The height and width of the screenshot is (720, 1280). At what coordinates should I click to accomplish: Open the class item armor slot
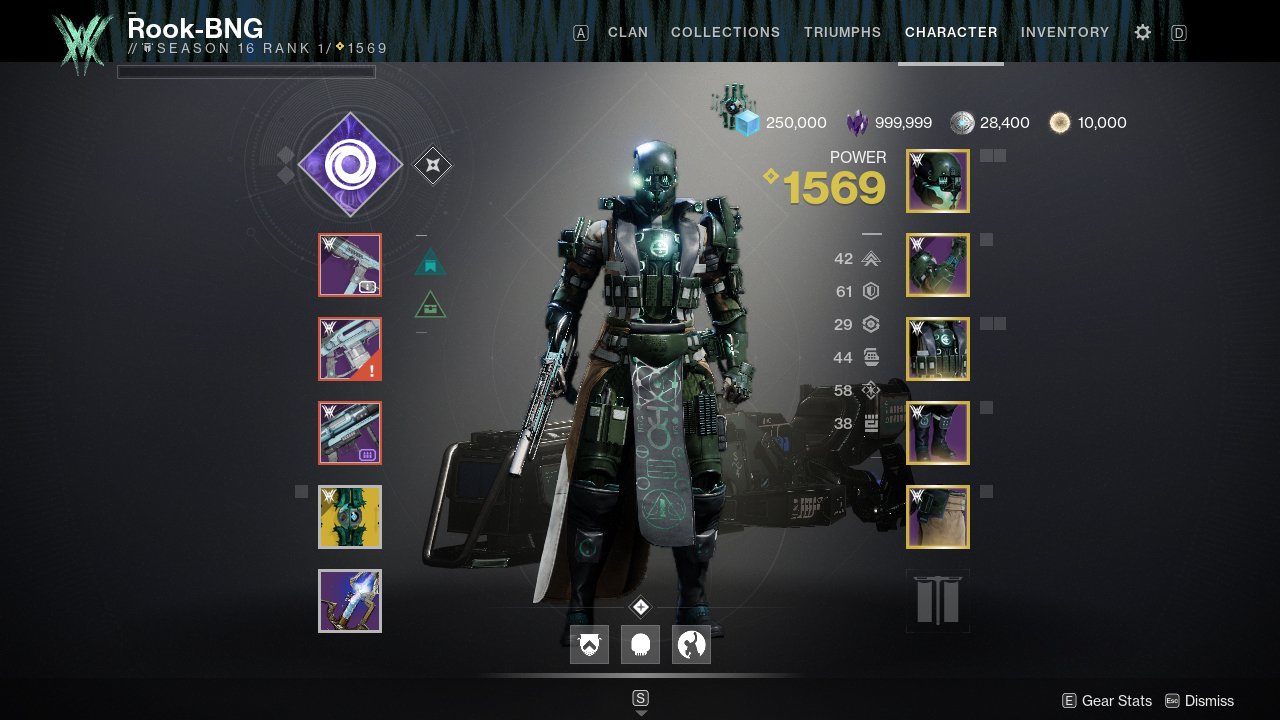[x=938, y=517]
